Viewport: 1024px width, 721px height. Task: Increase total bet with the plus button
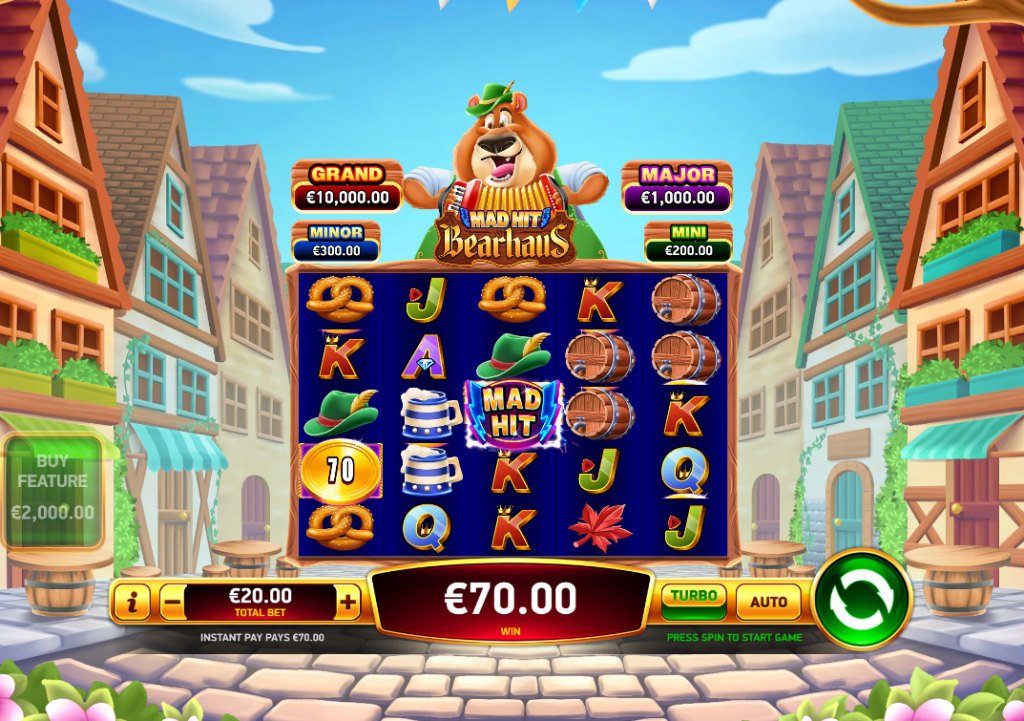coord(348,602)
